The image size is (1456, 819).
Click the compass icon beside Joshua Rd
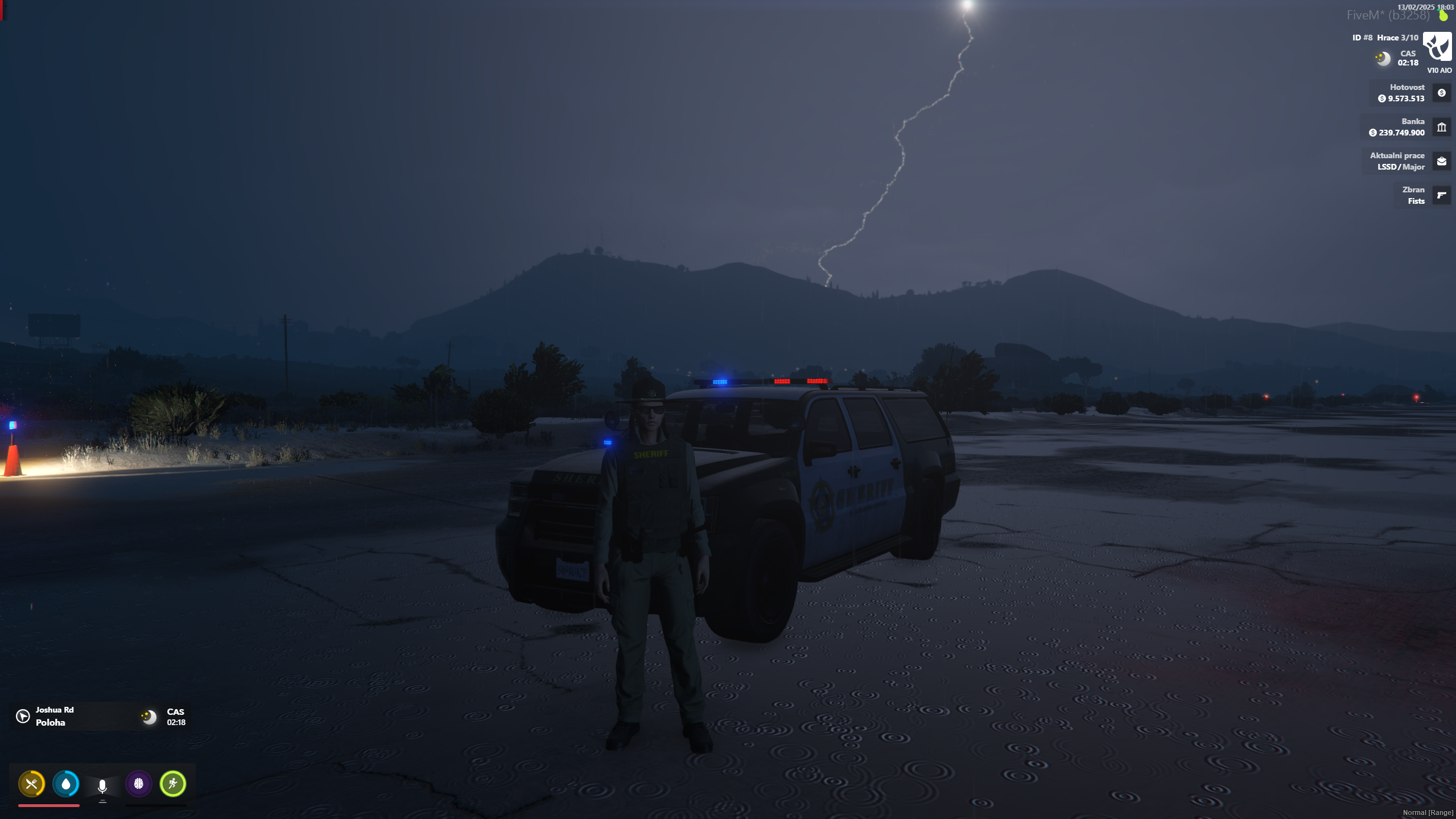23,716
